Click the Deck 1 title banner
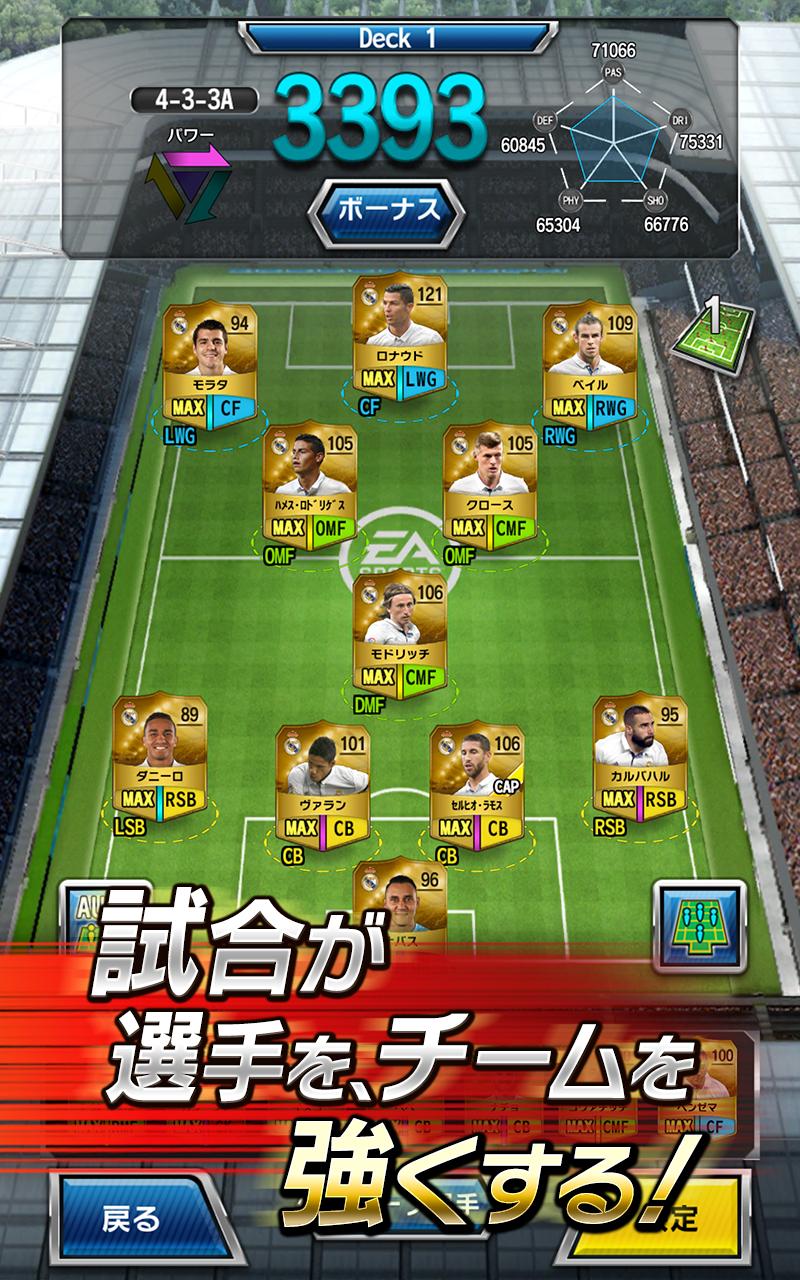This screenshot has width=800, height=1280. pyautogui.click(x=397, y=39)
